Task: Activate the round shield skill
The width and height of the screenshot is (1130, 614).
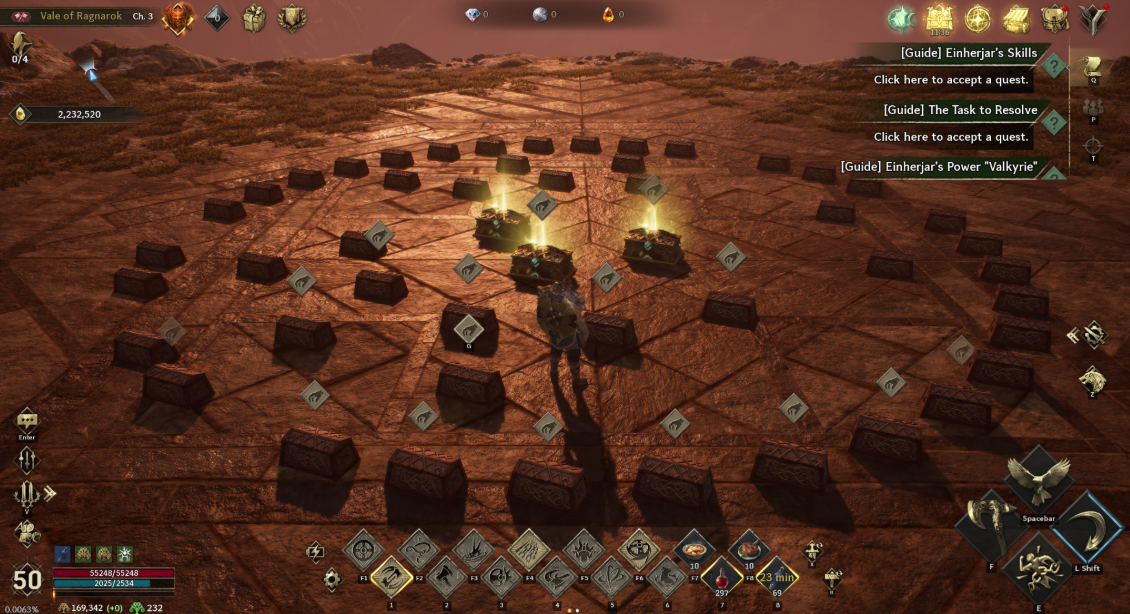Action: [x=364, y=549]
